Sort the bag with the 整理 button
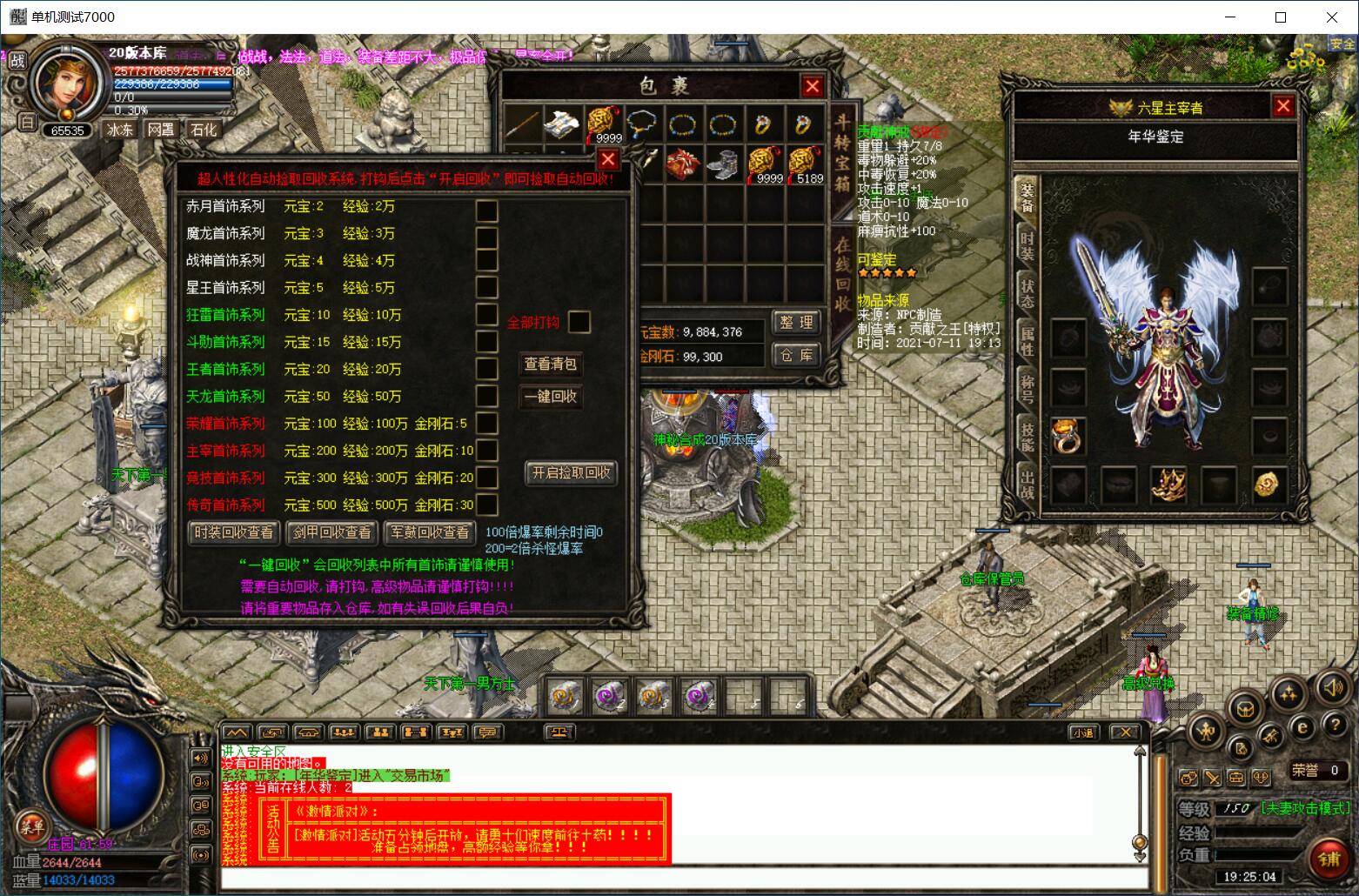 click(796, 322)
